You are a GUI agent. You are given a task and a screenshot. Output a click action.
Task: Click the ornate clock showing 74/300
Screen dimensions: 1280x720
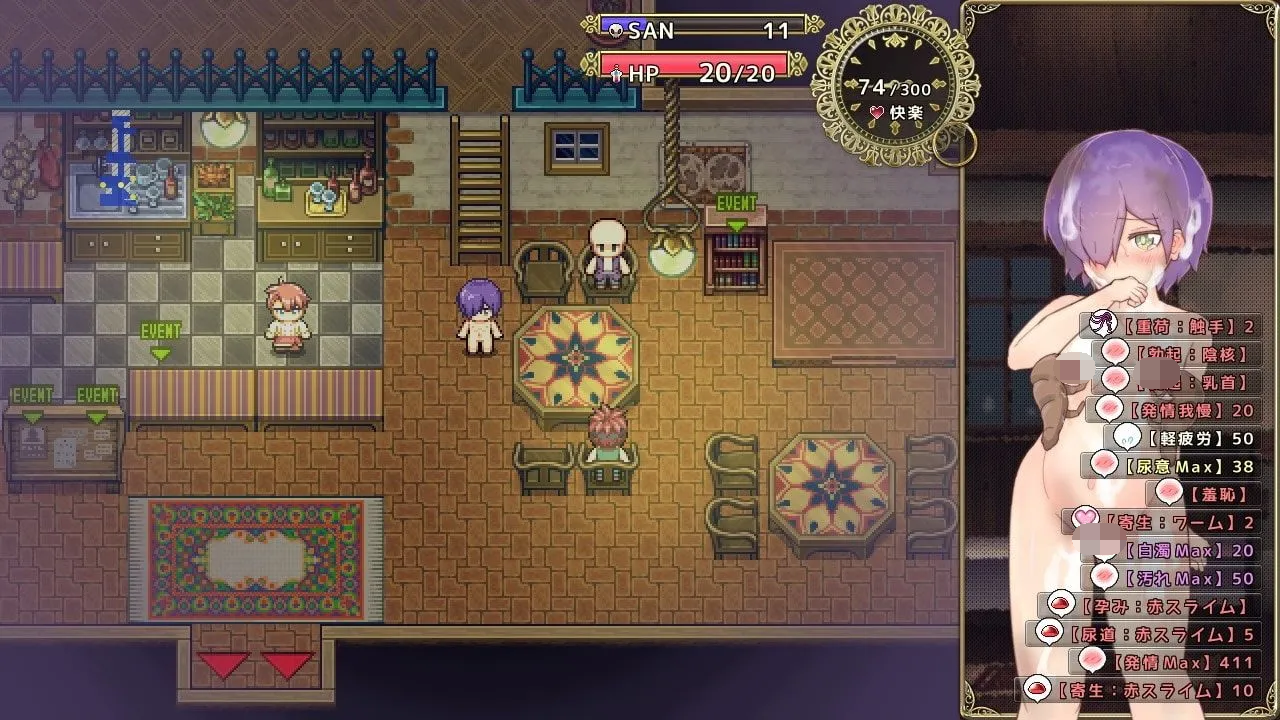pyautogui.click(x=888, y=84)
